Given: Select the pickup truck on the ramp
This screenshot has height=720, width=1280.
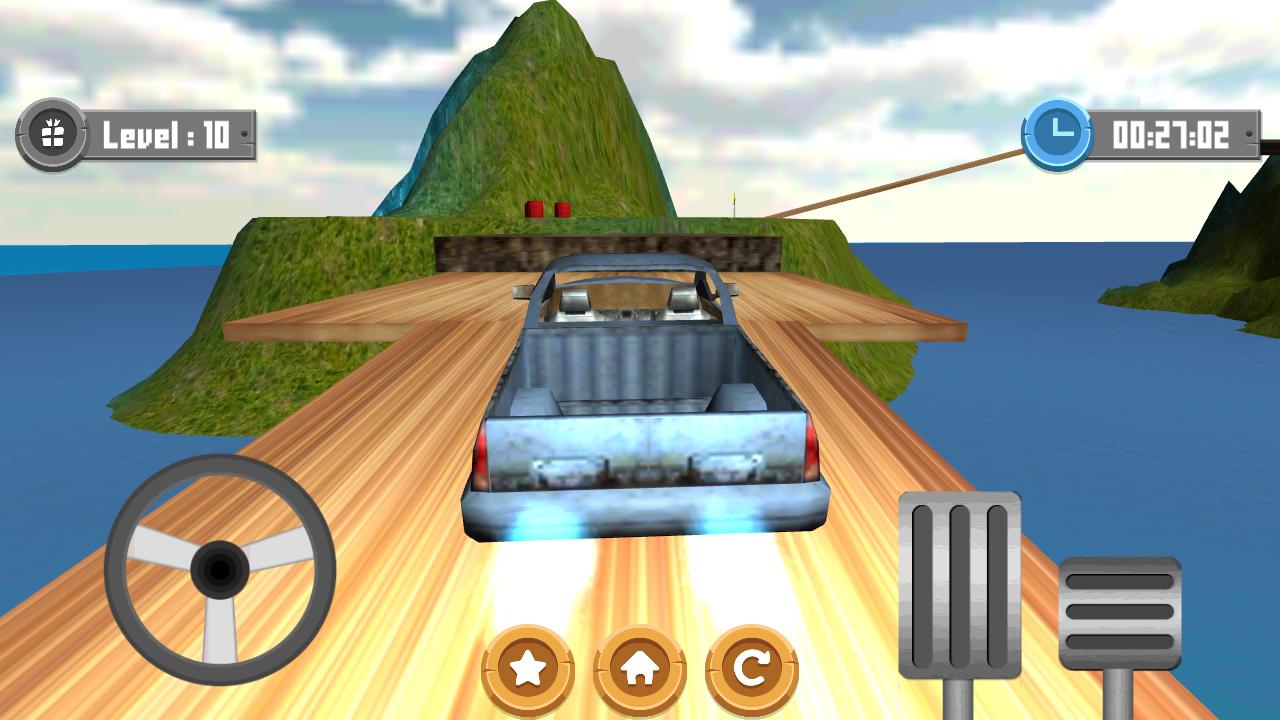Looking at the screenshot, I should [x=650, y=400].
